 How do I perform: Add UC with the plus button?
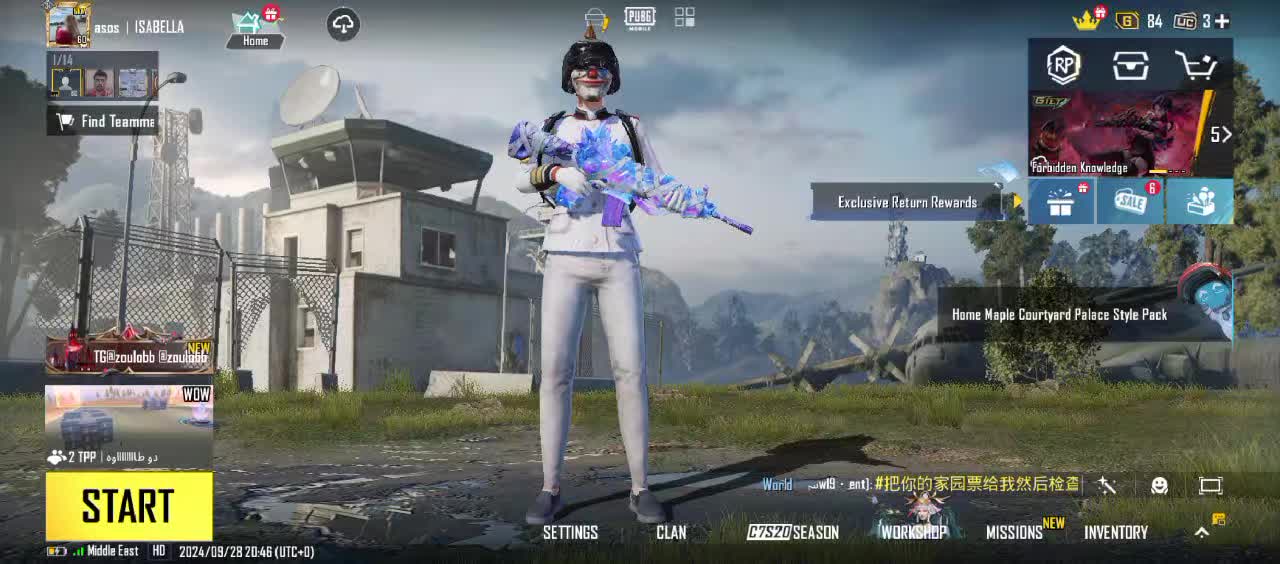point(1222,21)
